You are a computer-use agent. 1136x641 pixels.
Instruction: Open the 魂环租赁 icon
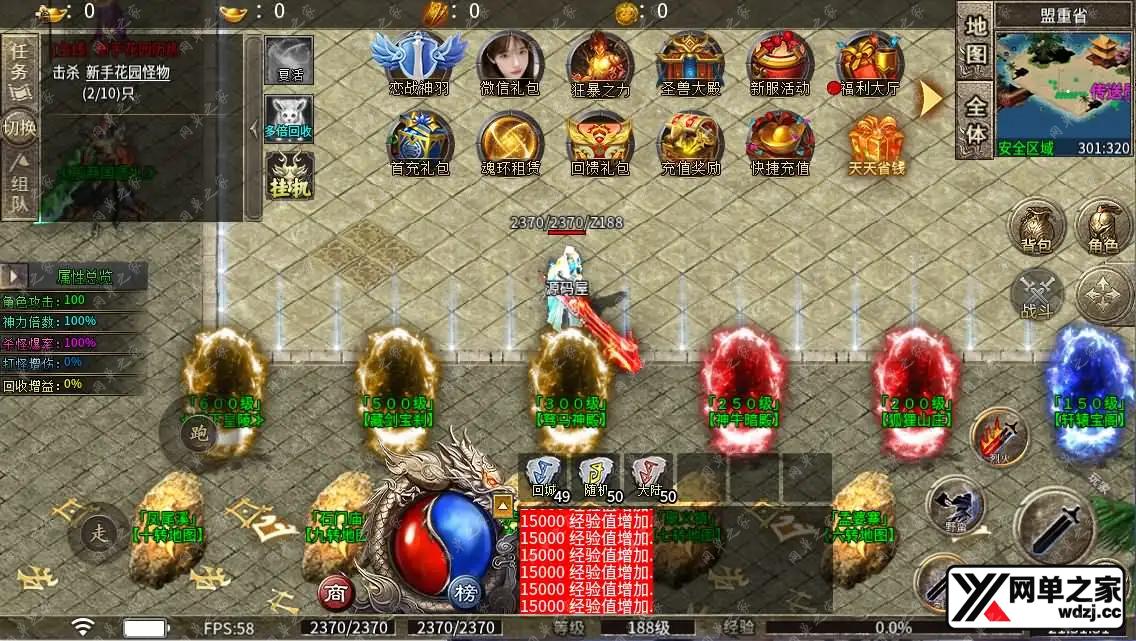[509, 142]
